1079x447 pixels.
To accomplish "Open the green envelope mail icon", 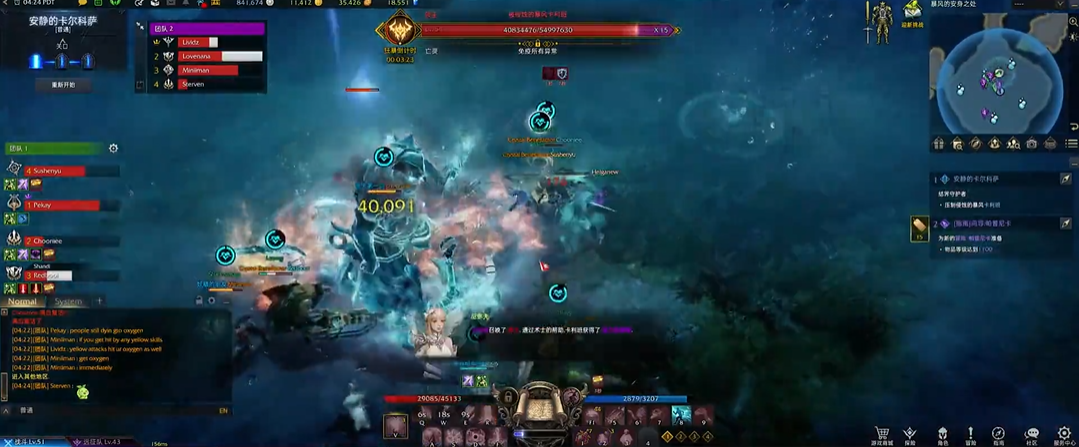I will click(912, 10).
